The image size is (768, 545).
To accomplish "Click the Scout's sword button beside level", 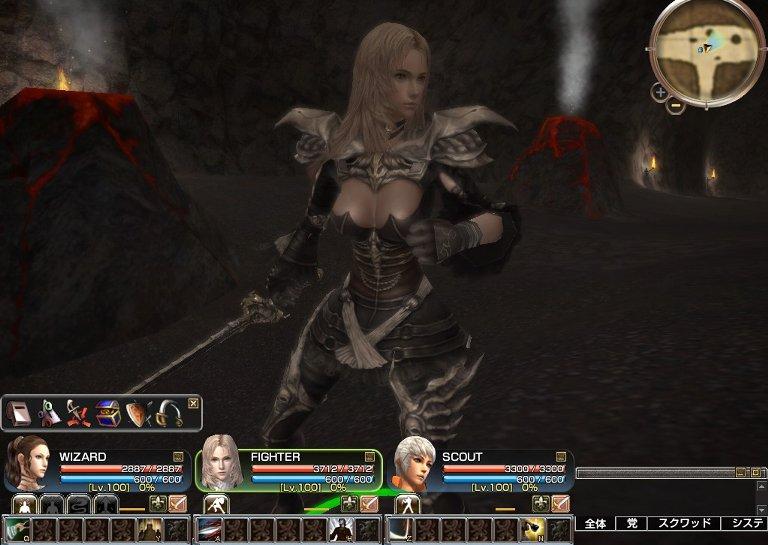I will (x=560, y=503).
